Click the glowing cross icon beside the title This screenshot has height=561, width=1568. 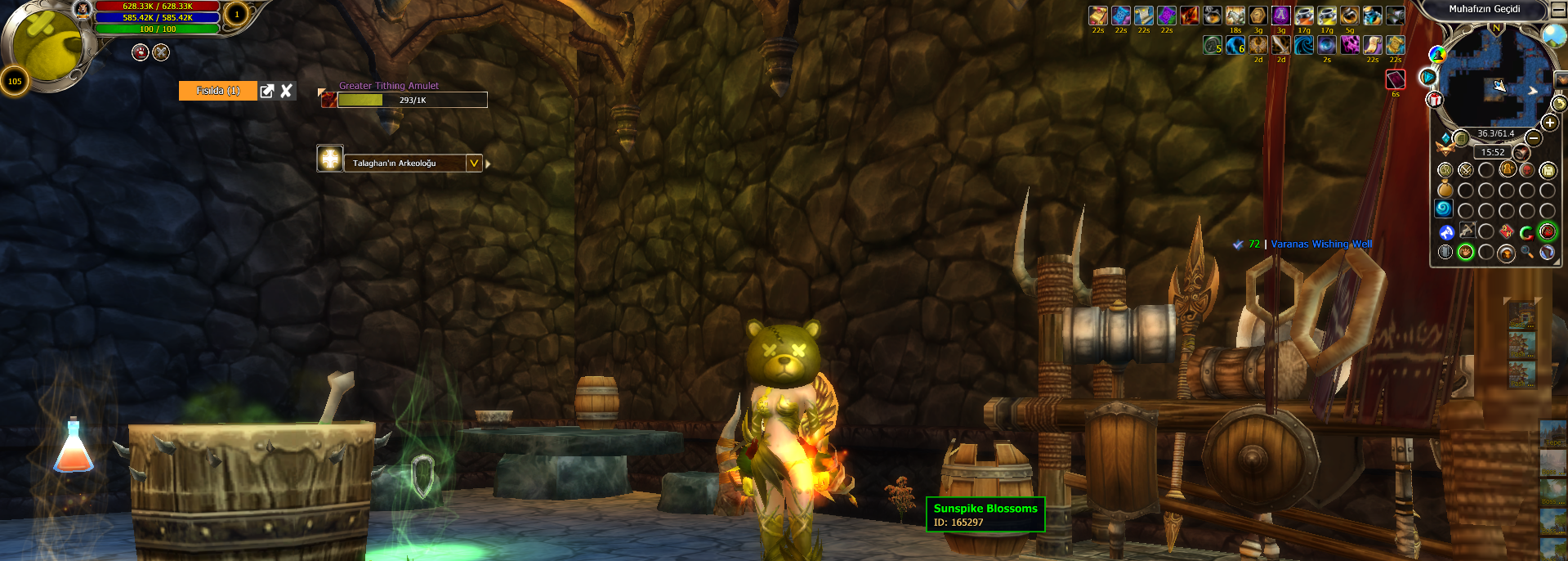329,159
